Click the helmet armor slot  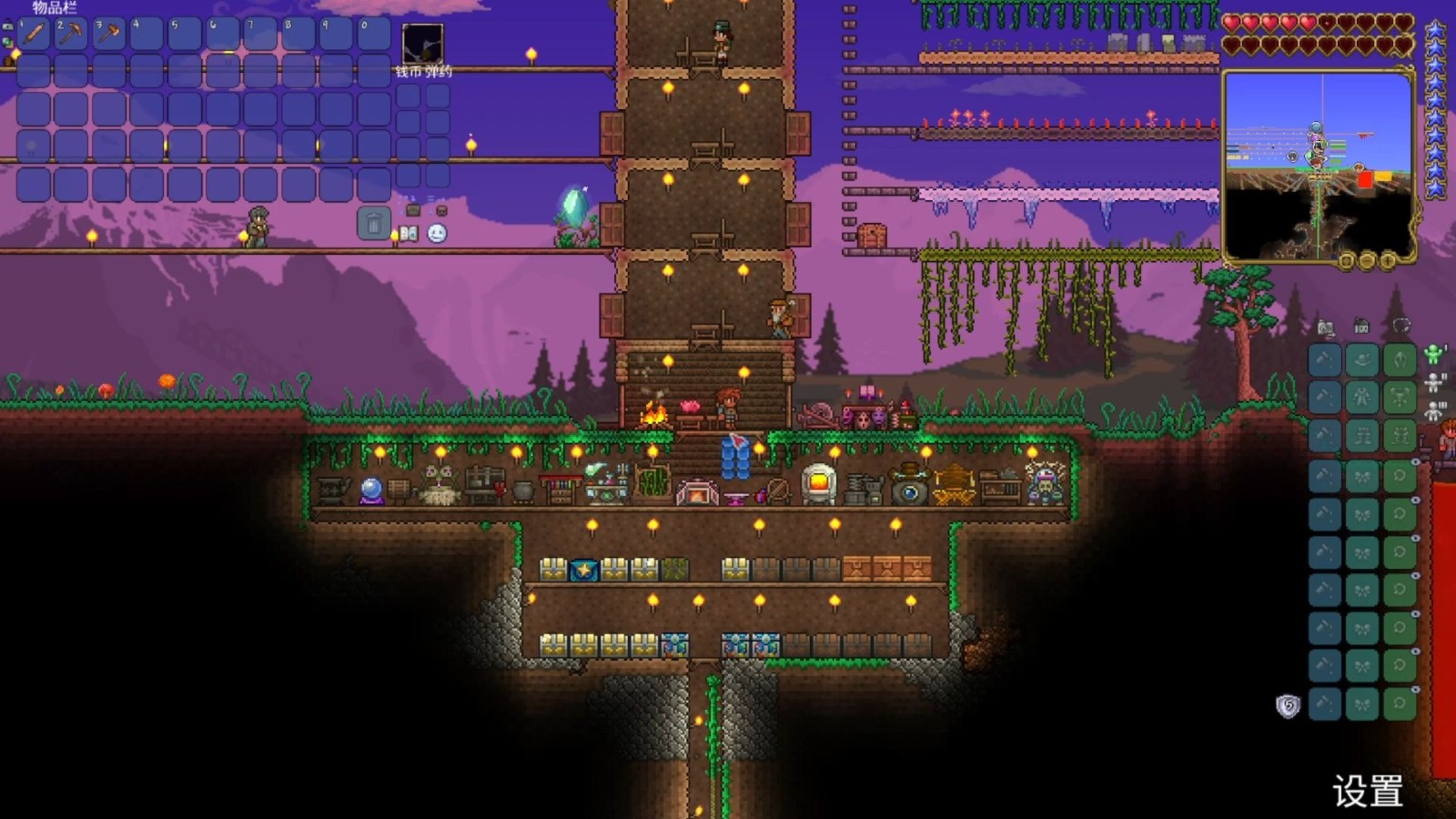tap(1400, 360)
